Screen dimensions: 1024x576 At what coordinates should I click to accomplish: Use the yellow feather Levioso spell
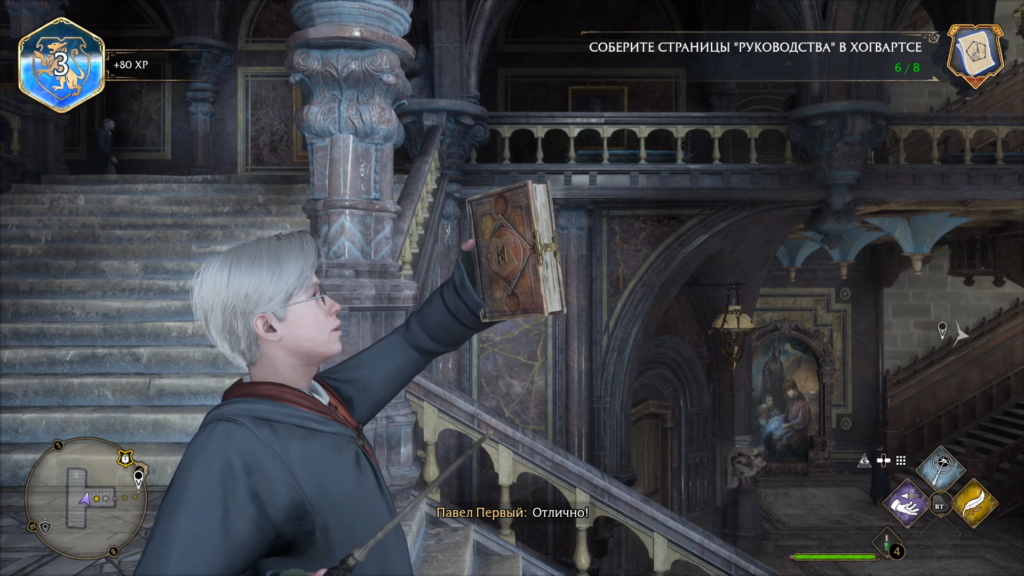[x=974, y=501]
